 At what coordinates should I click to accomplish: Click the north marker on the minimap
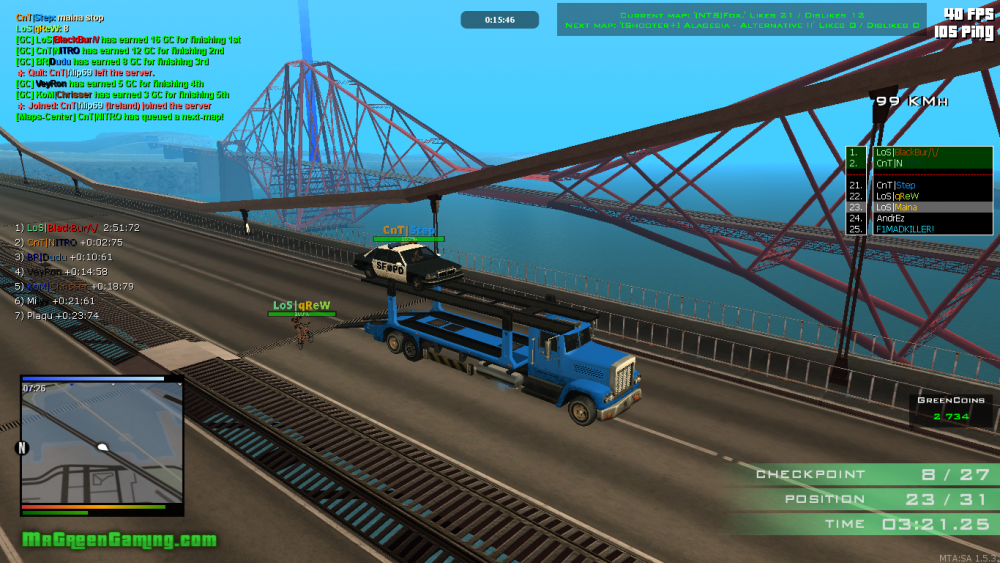pyautogui.click(x=22, y=447)
